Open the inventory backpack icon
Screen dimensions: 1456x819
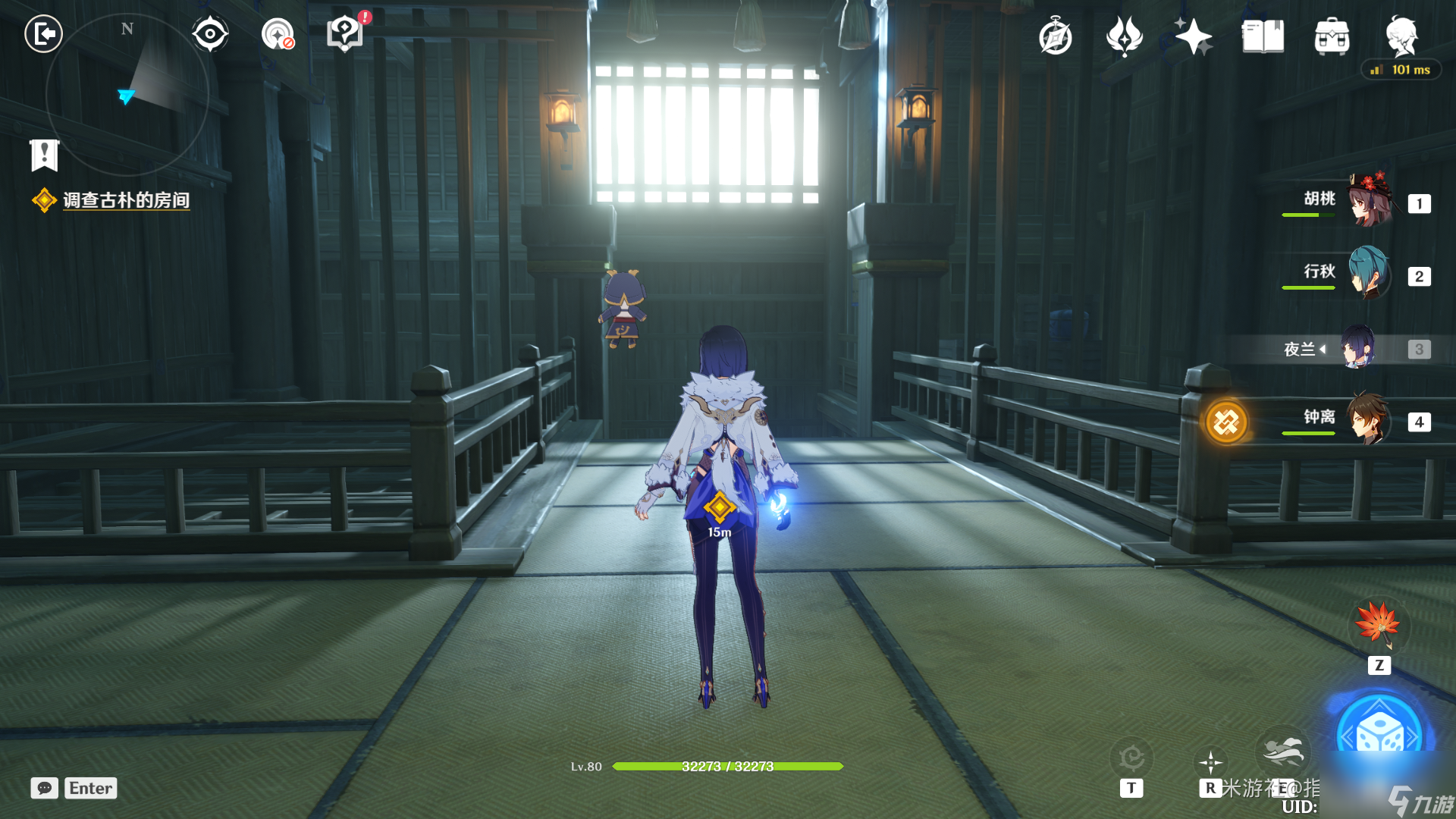pos(1332,37)
